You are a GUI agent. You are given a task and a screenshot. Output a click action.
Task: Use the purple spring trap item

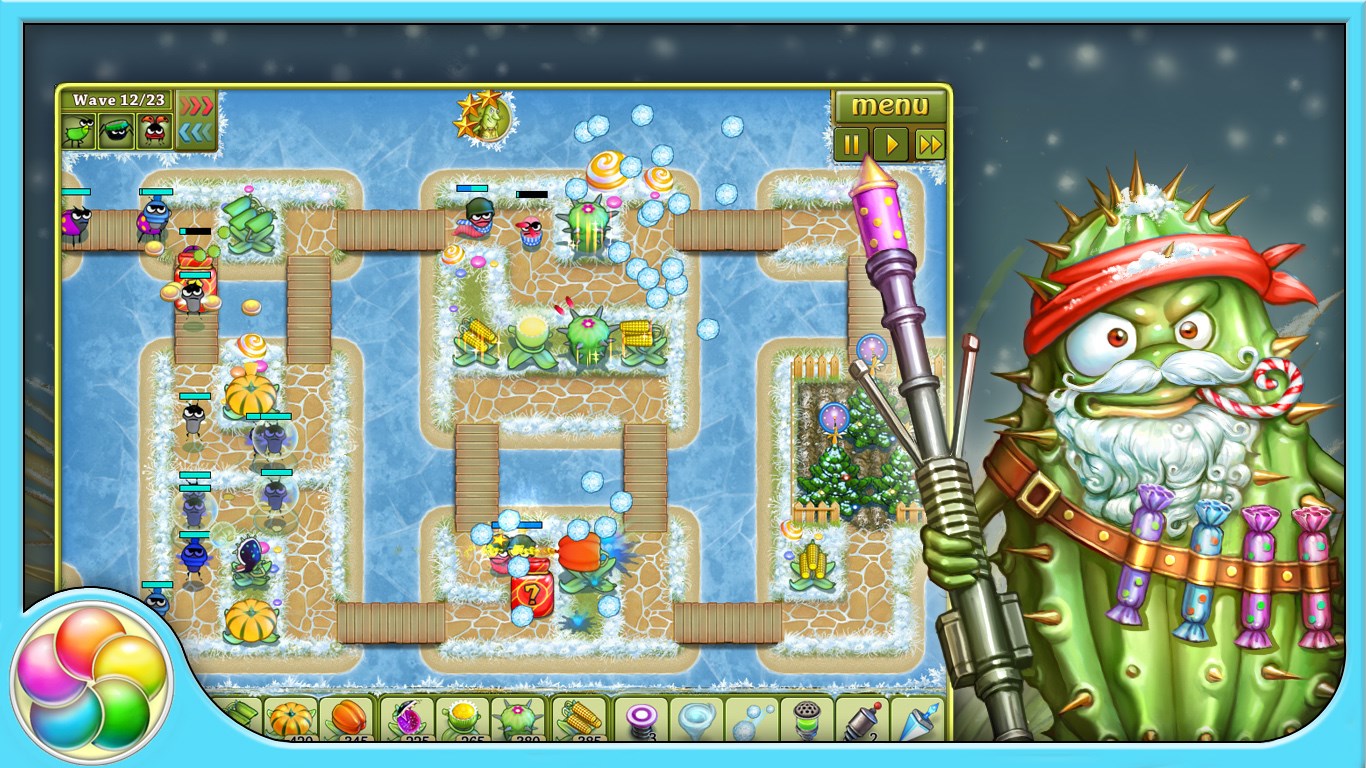tap(640, 719)
